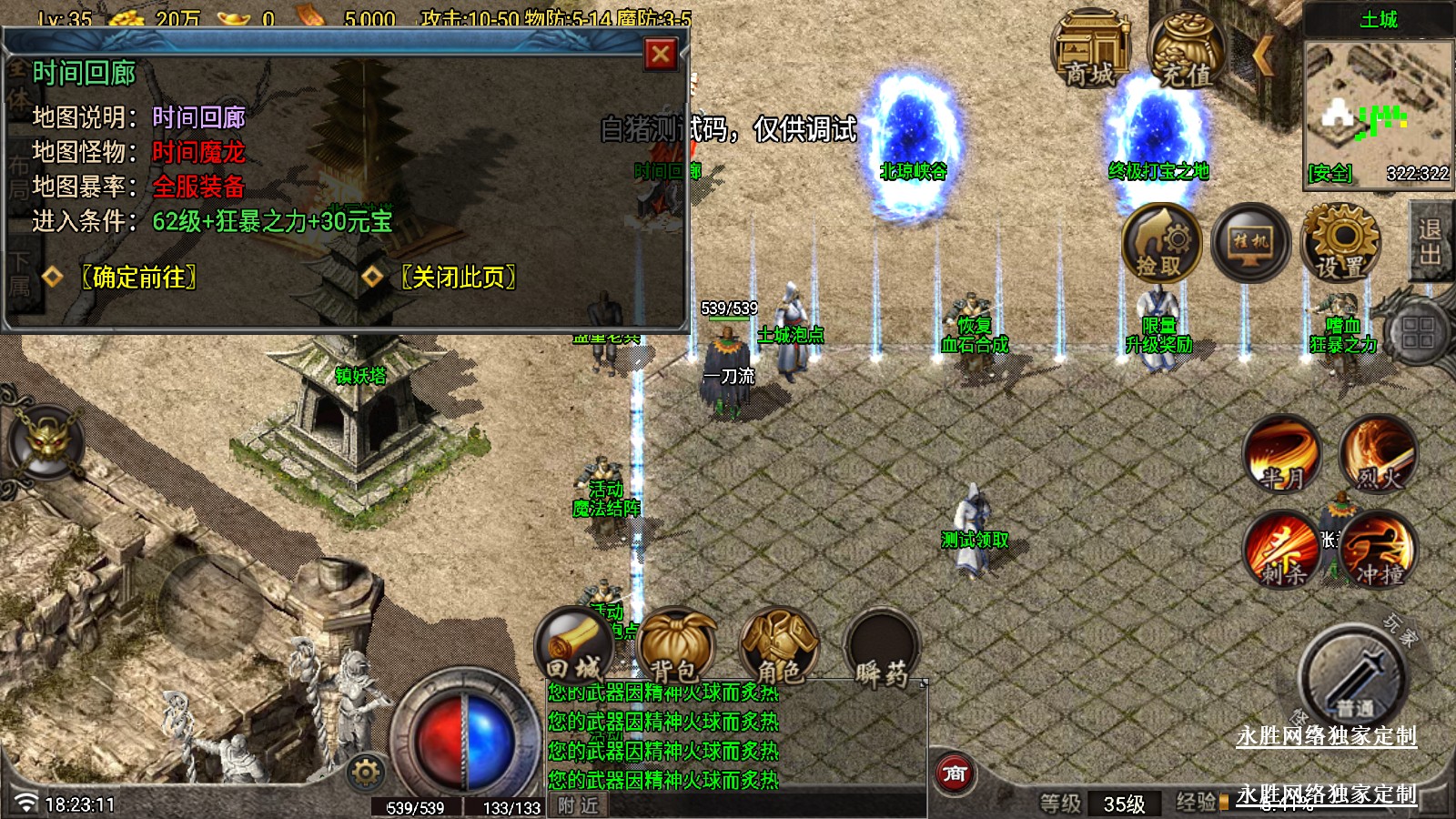Click the 退出 exit button
This screenshot has width=1456, height=819.
[1431, 242]
